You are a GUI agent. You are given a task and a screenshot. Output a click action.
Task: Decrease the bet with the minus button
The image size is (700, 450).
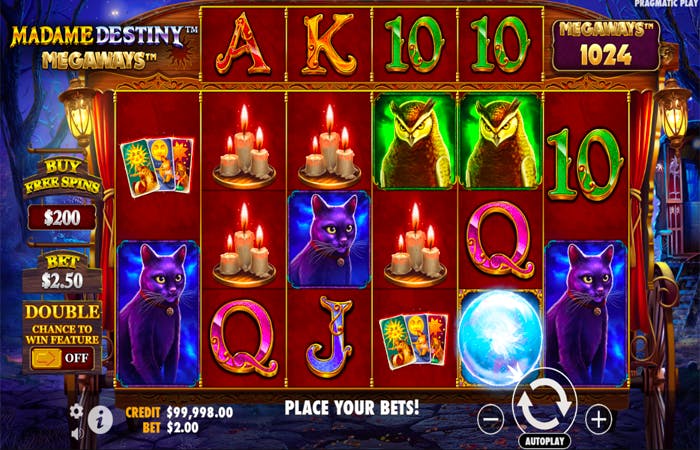pyautogui.click(x=490, y=419)
